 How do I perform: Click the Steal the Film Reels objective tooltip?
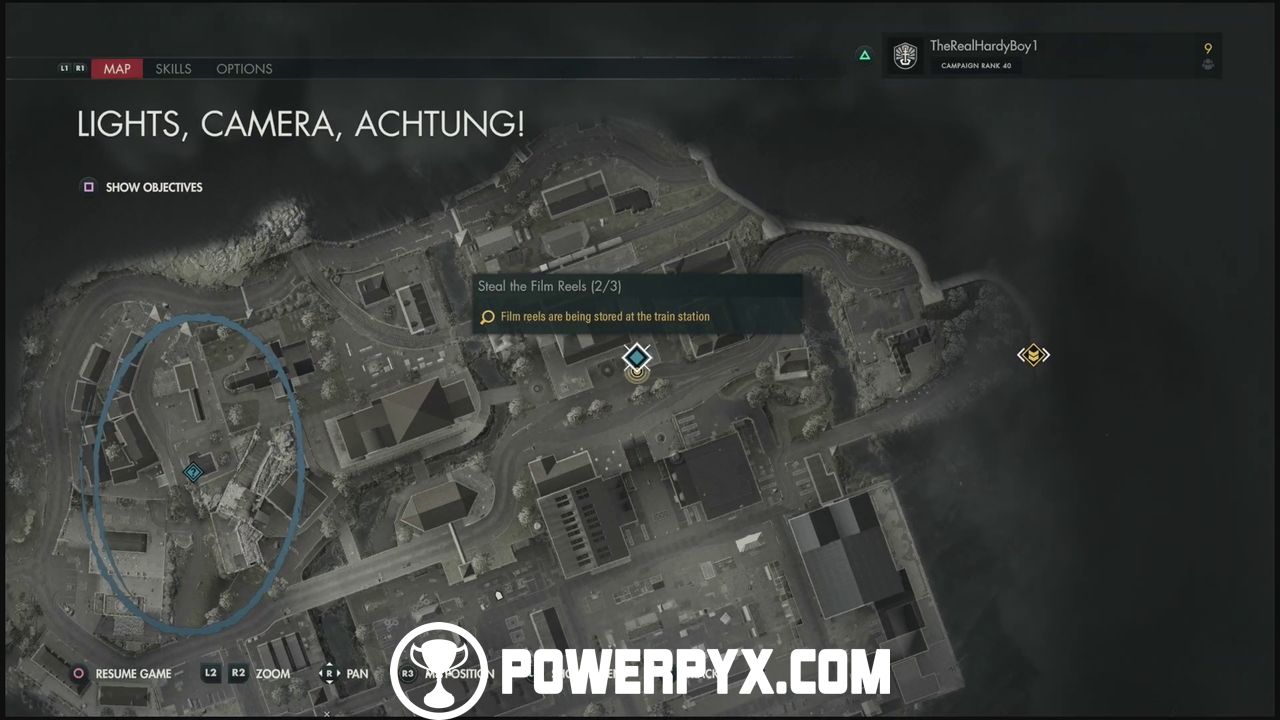click(x=637, y=303)
